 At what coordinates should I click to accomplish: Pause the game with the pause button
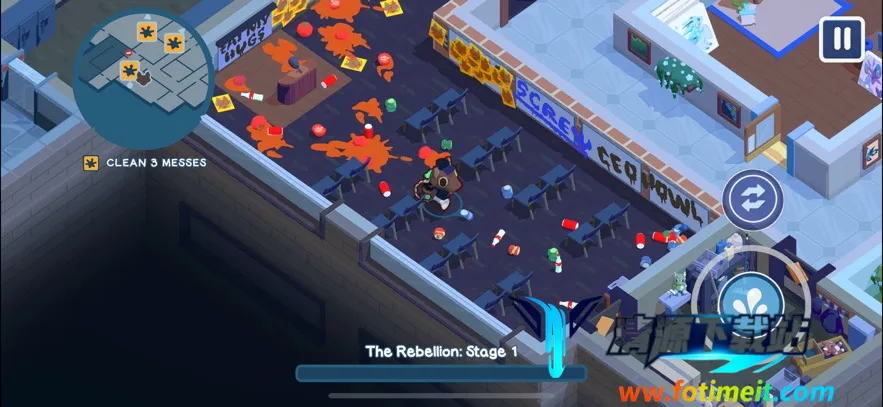click(842, 40)
